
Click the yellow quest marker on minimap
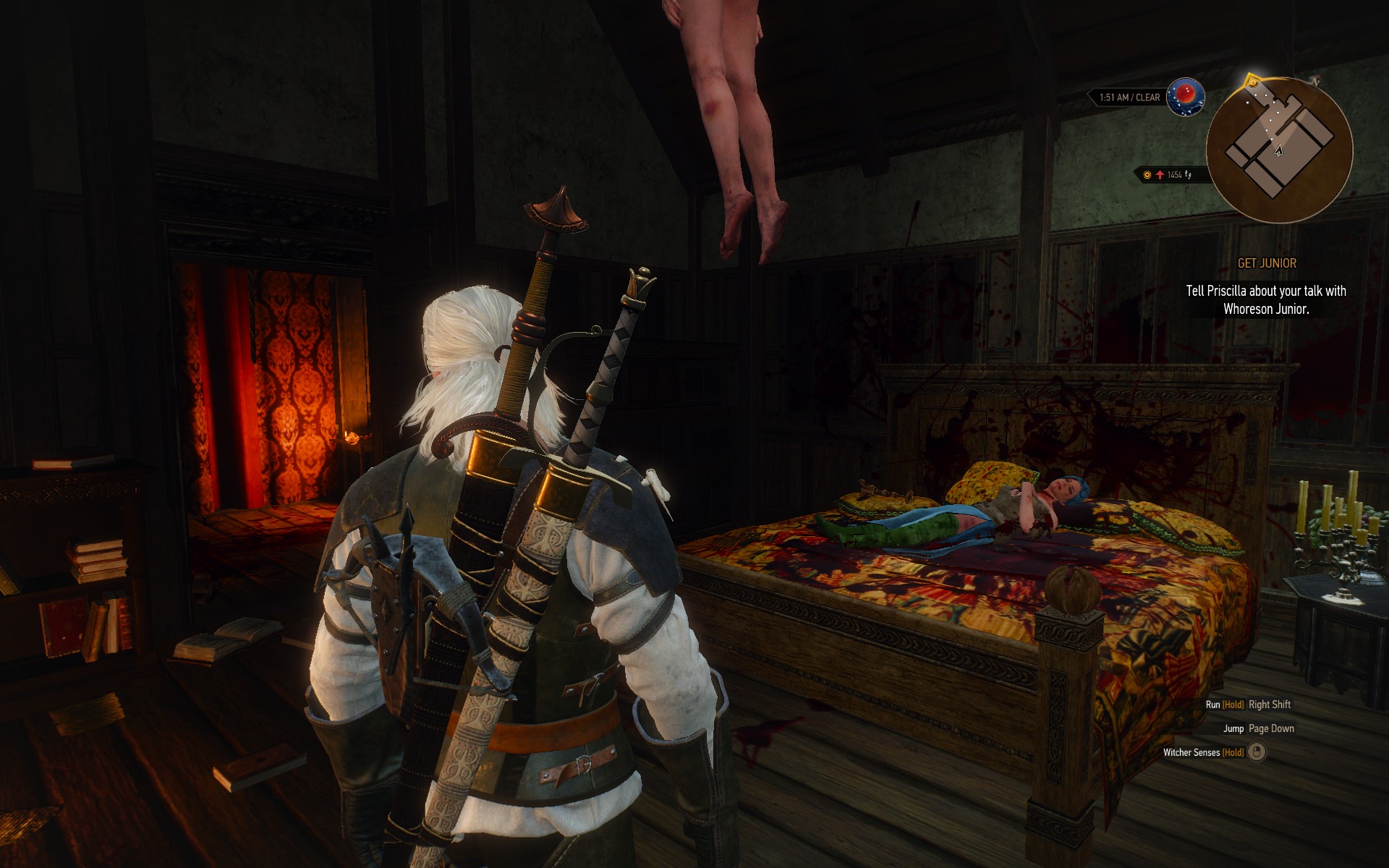[1252, 81]
